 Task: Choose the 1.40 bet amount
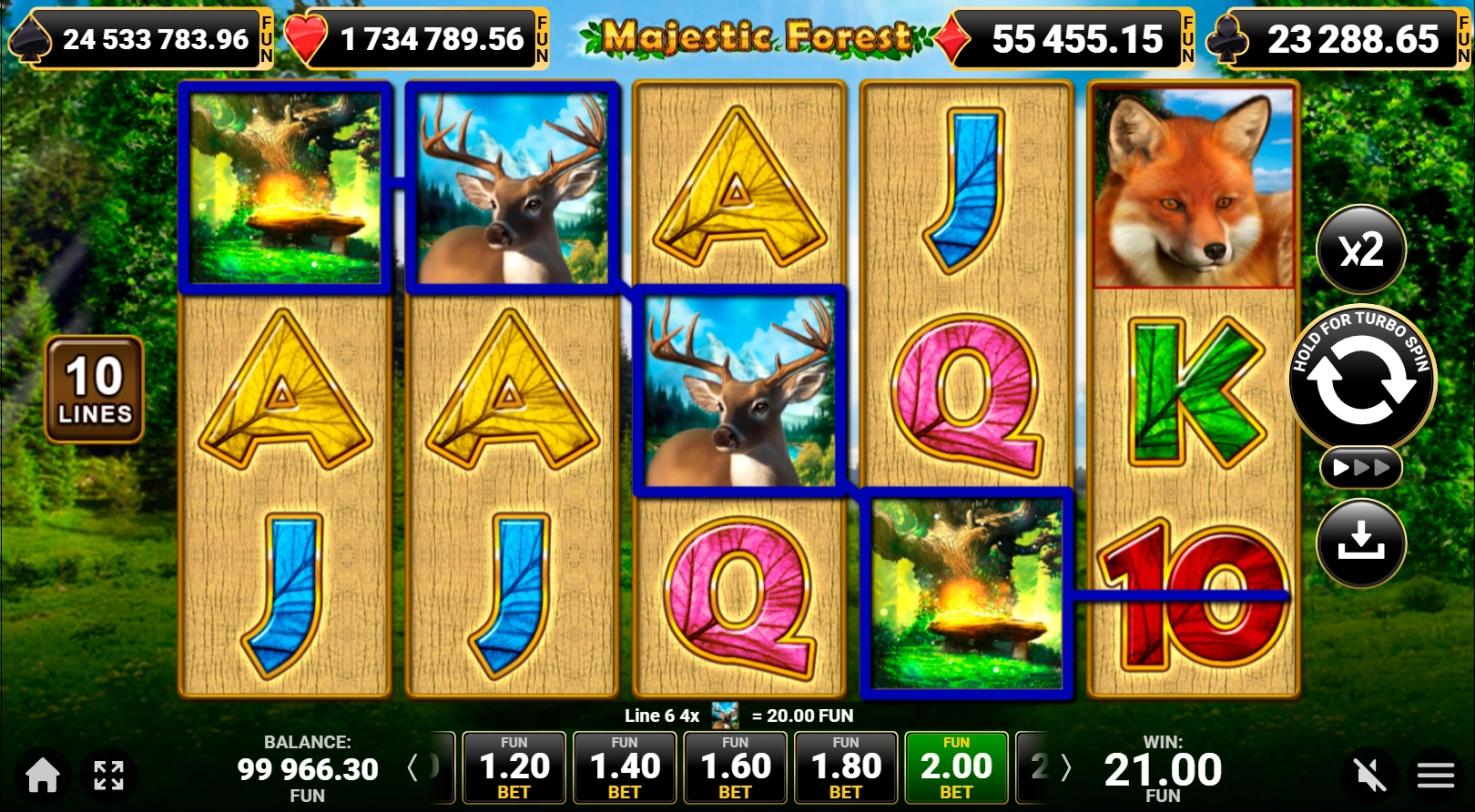625,767
